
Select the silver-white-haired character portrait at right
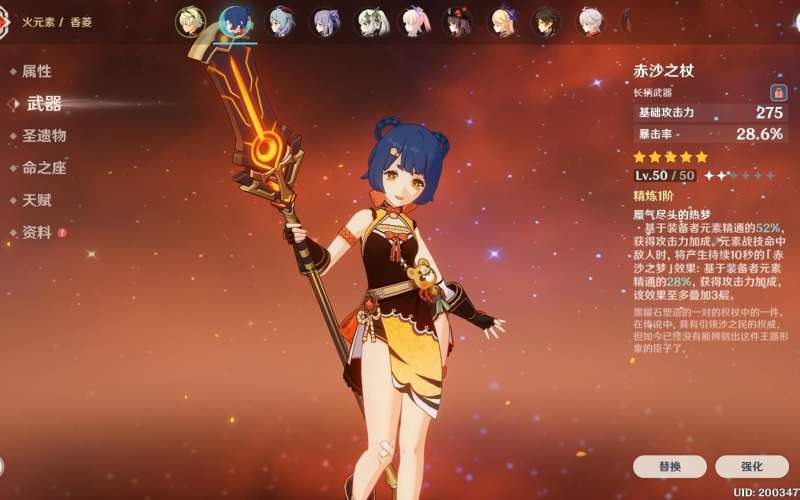(x=590, y=21)
